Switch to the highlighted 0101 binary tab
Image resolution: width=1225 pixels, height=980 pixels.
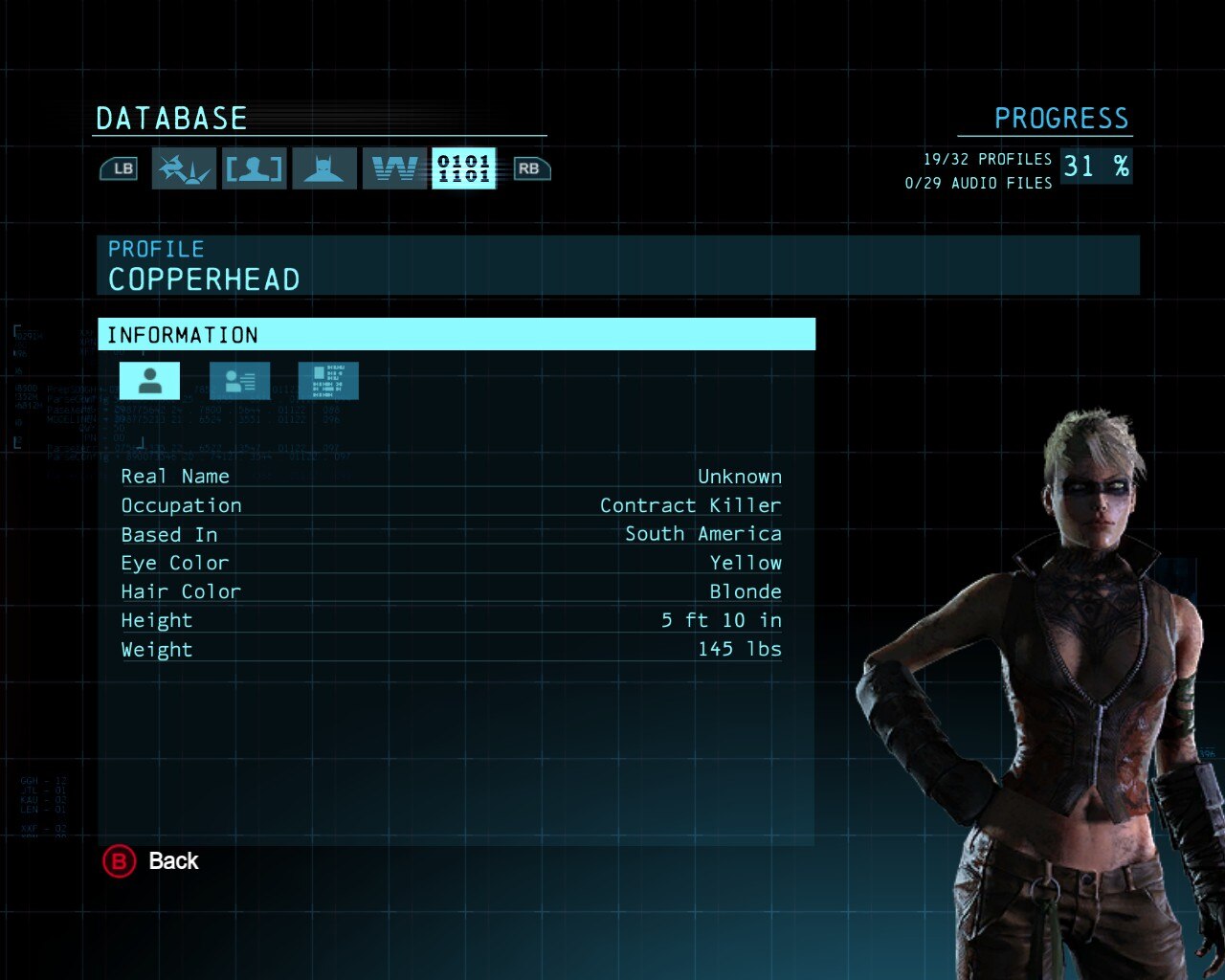(x=463, y=167)
